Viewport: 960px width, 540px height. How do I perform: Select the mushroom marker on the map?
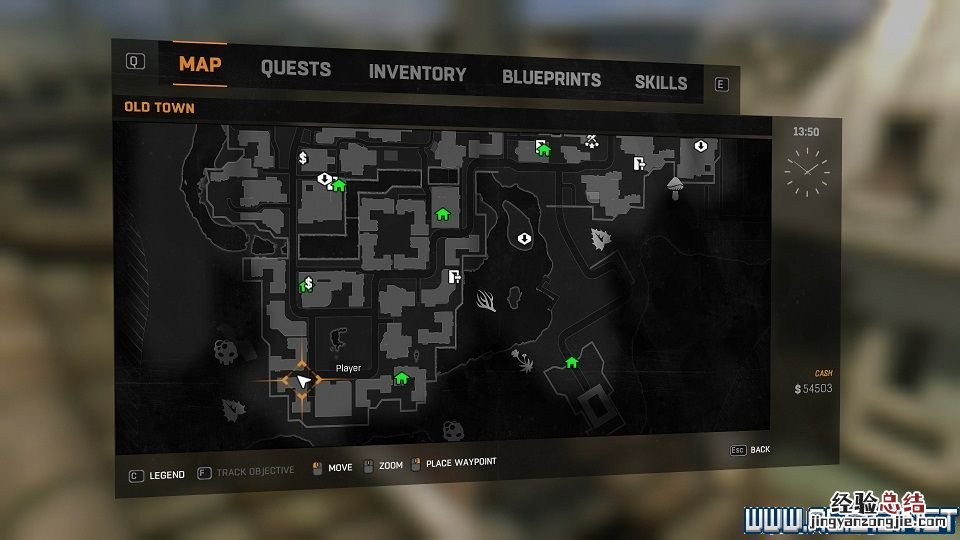[x=675, y=186]
